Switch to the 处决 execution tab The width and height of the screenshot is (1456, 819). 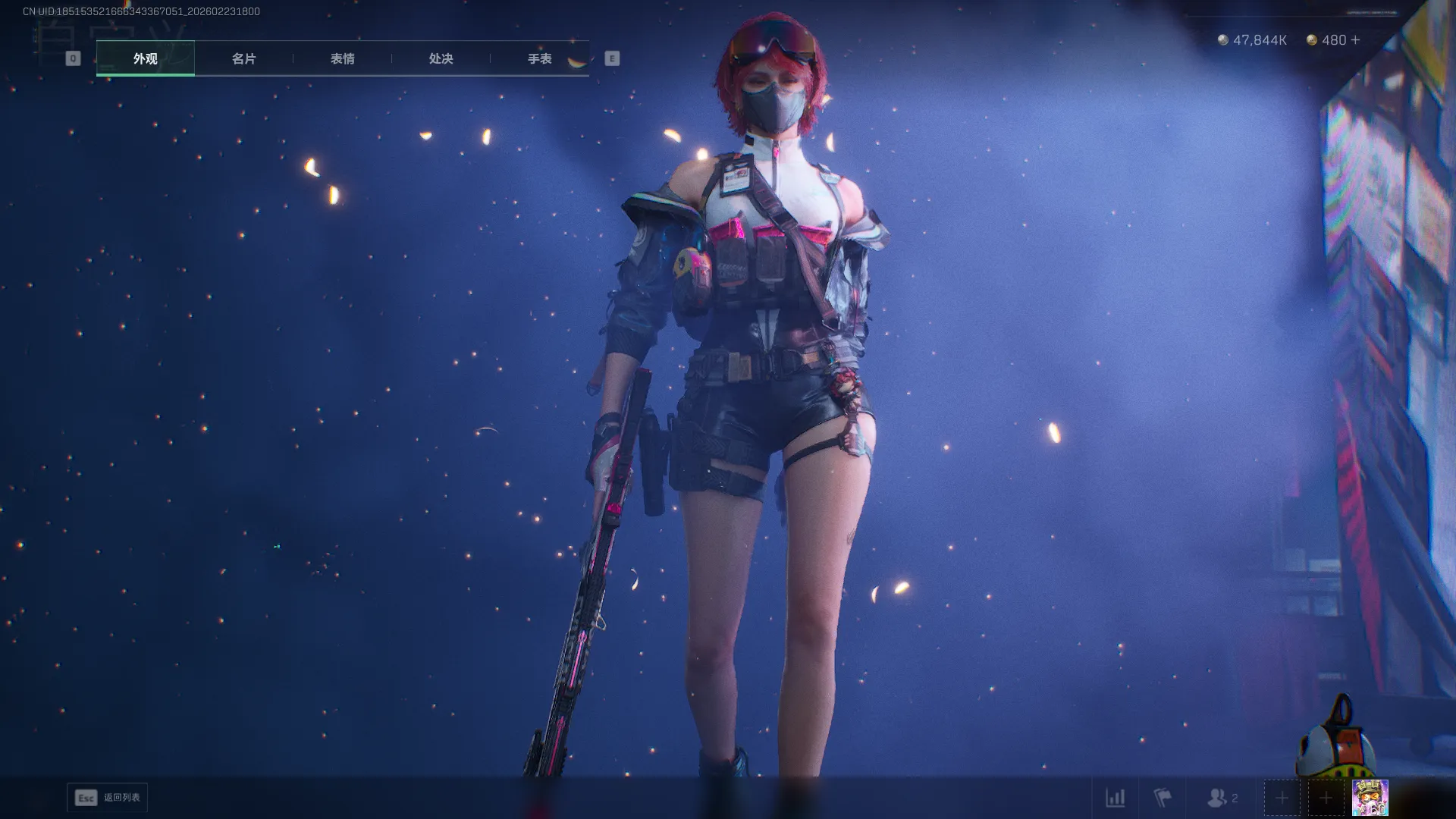441,58
